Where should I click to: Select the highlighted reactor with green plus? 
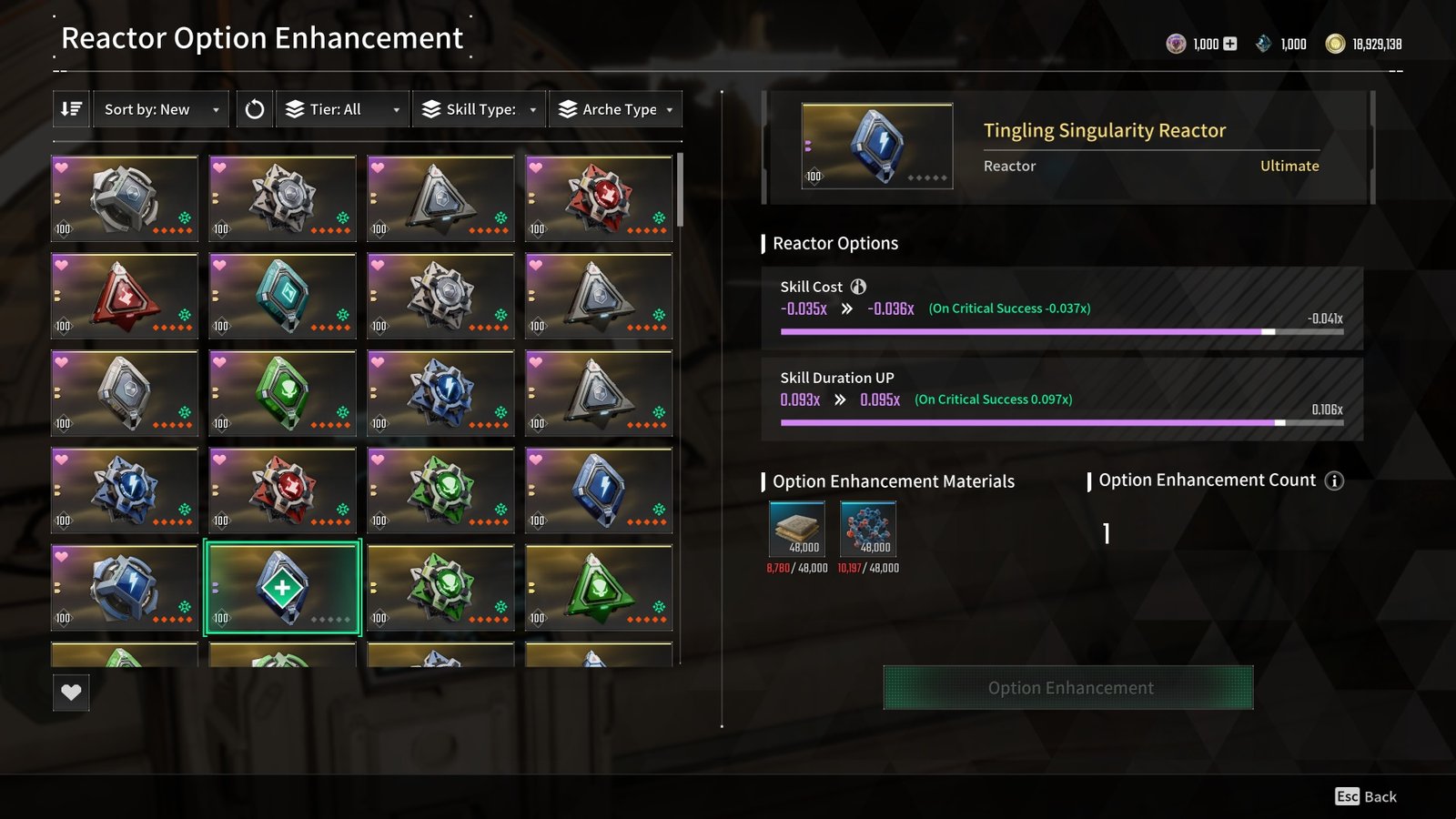[283, 588]
